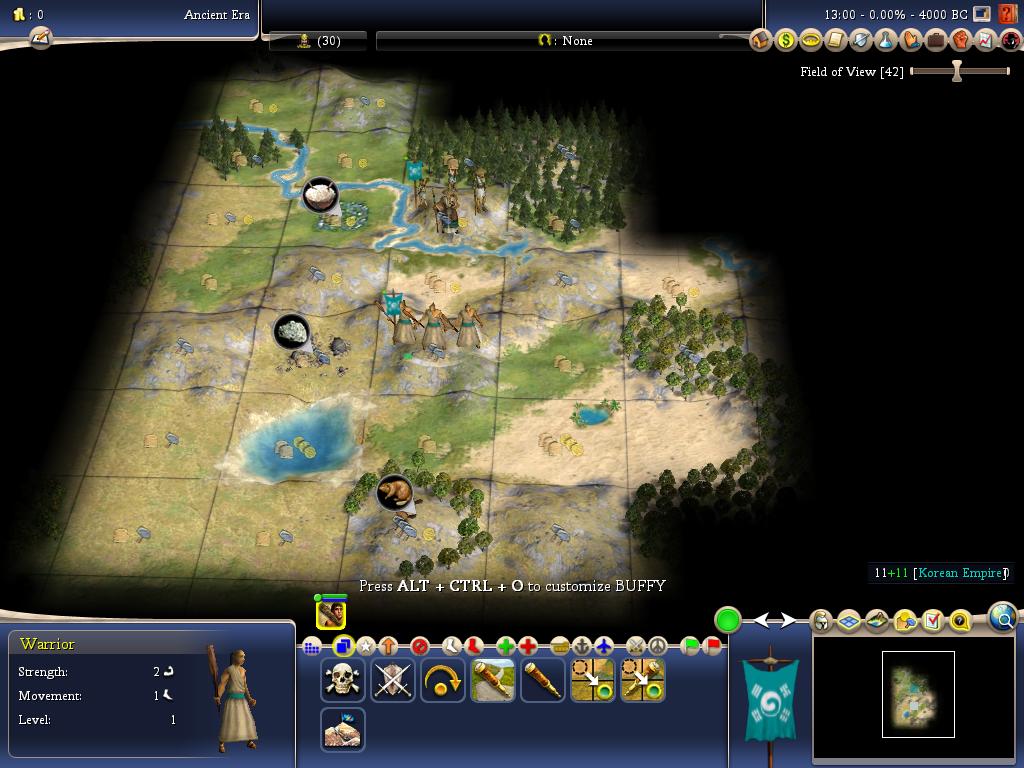Activate the crossed swords Fortify action
1024x768 pixels.
(393, 680)
